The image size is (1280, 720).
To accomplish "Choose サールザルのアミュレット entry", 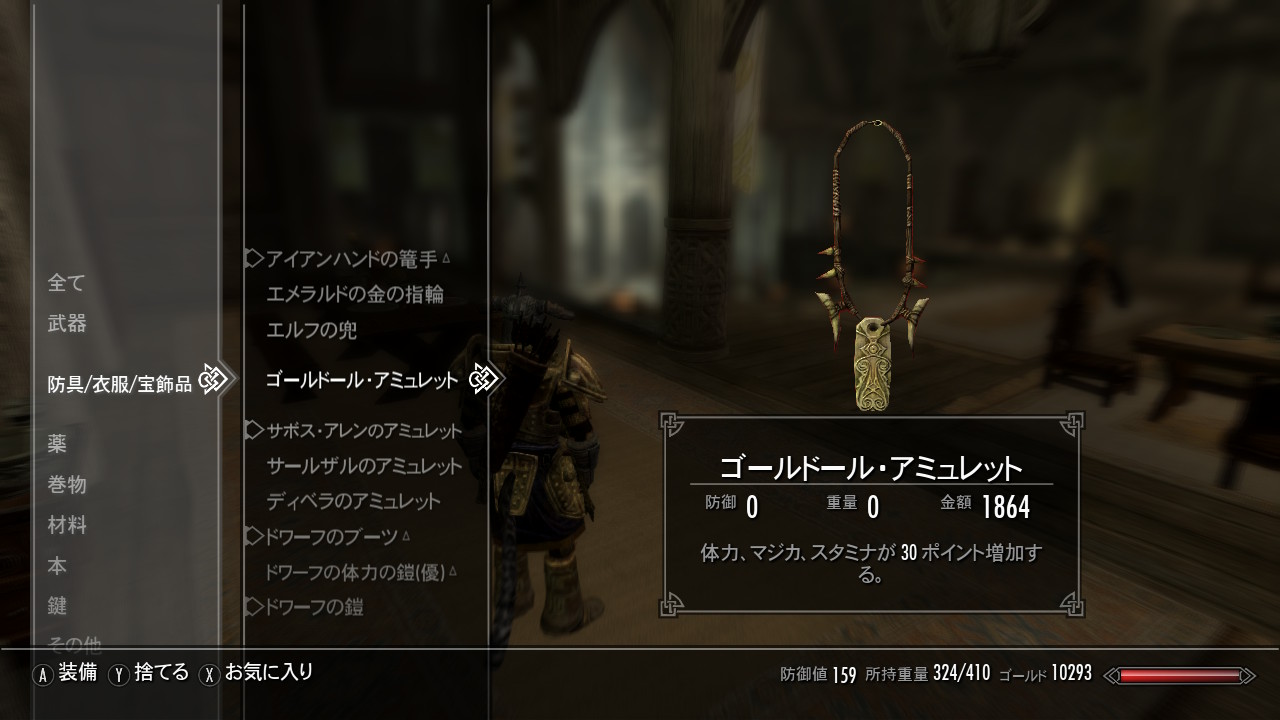I will coord(365,466).
